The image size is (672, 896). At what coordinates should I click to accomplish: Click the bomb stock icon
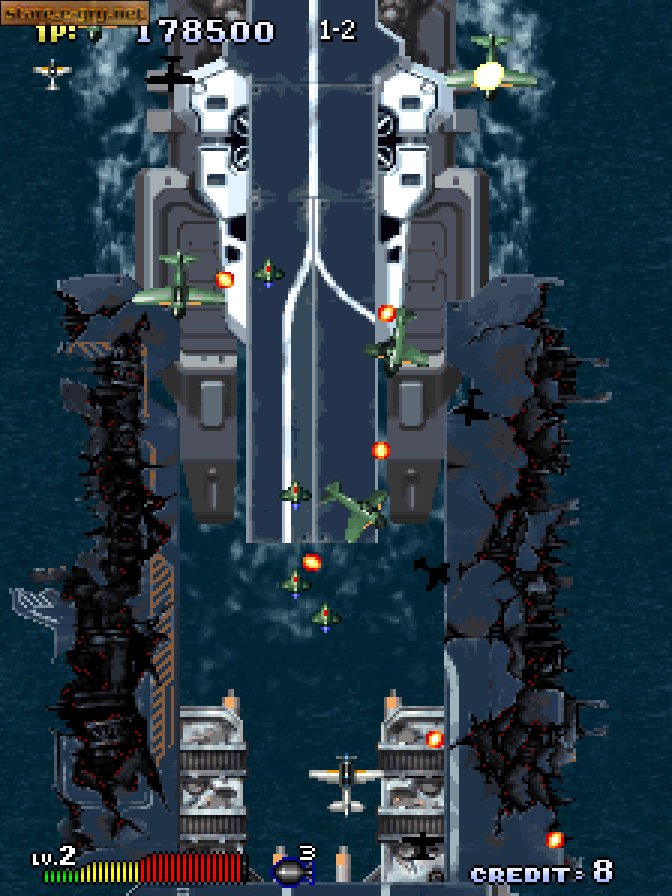289,872
